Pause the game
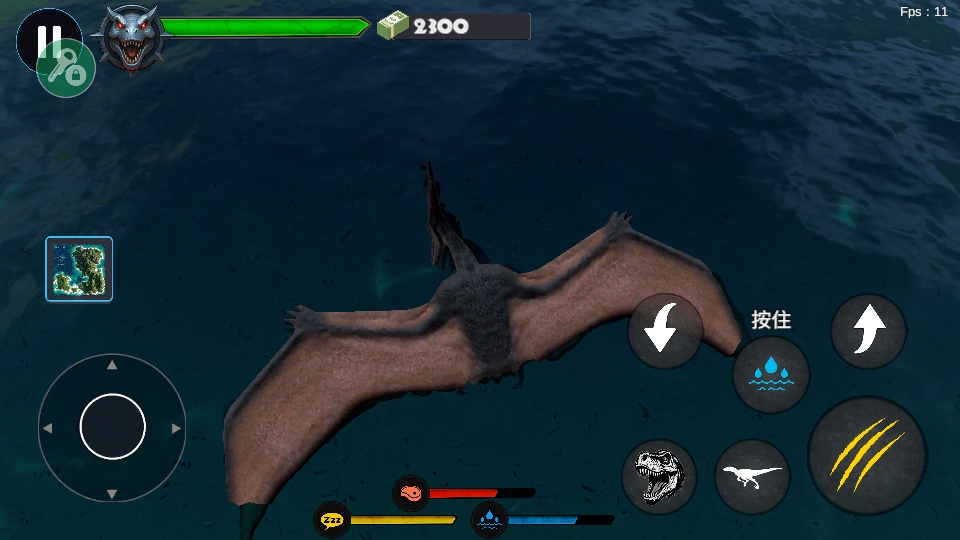Viewport: 960px width, 540px height. click(x=40, y=34)
